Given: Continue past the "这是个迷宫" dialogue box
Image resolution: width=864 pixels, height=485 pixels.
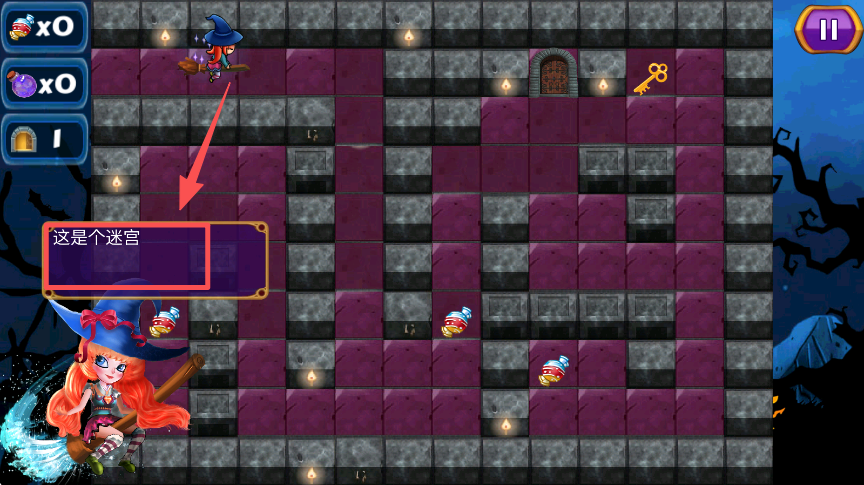Looking at the screenshot, I should coord(155,259).
